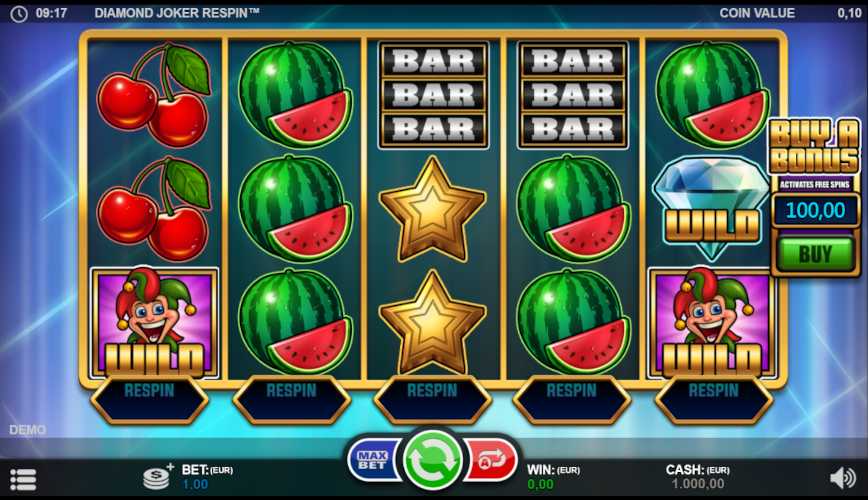Image resolution: width=868 pixels, height=500 pixels.
Task: Click the green BUY bonus button
Action: click(815, 253)
